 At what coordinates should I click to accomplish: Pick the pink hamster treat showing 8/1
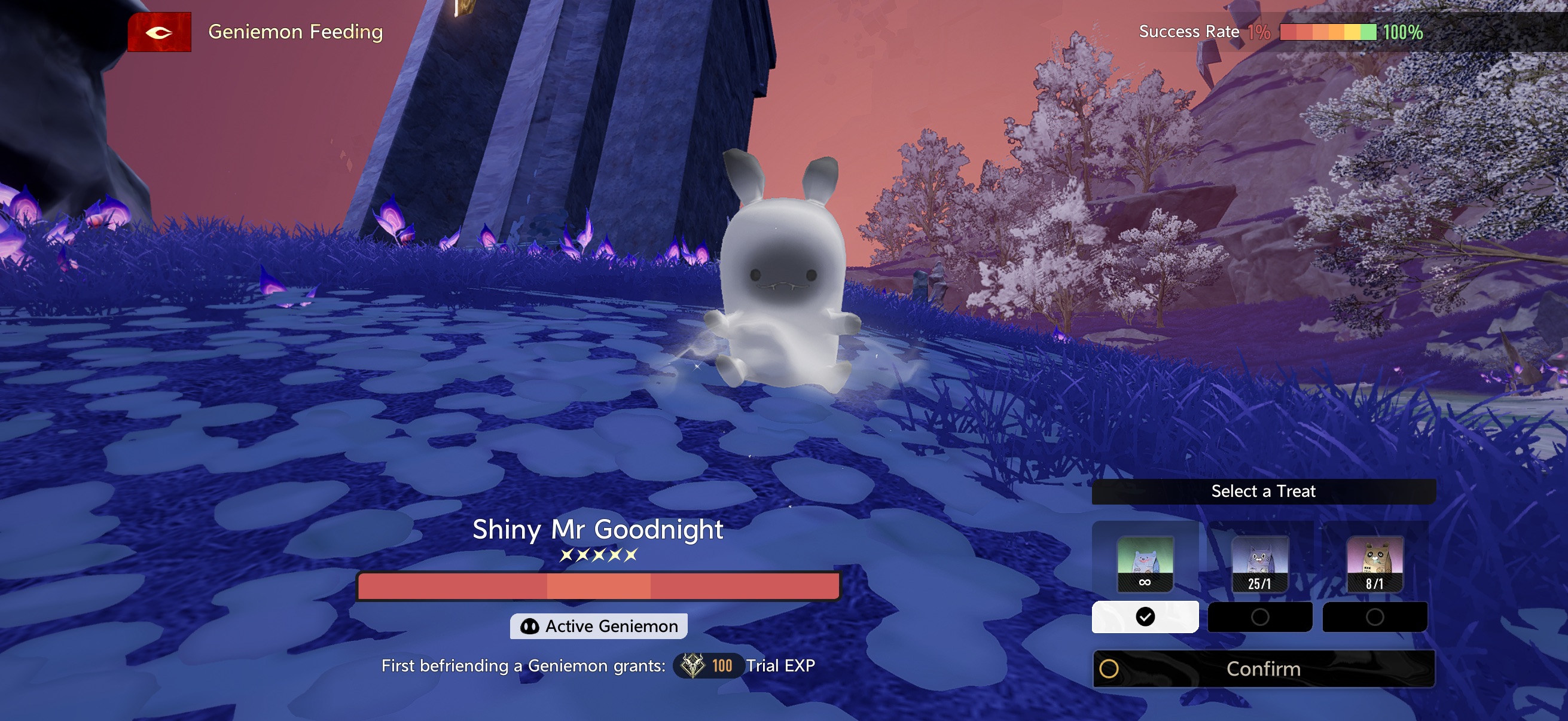[x=1374, y=563]
